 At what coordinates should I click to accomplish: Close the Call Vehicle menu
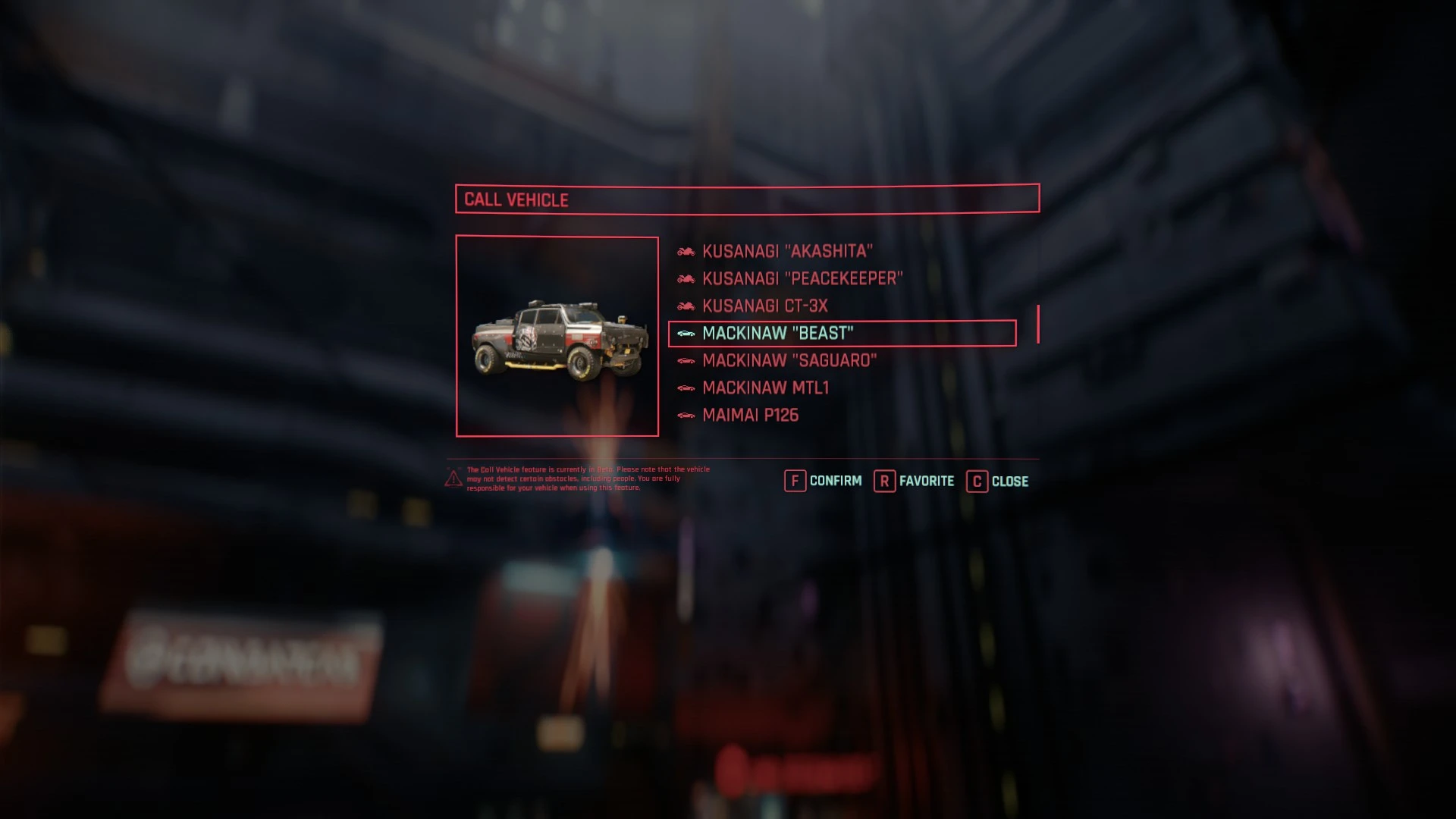998,481
